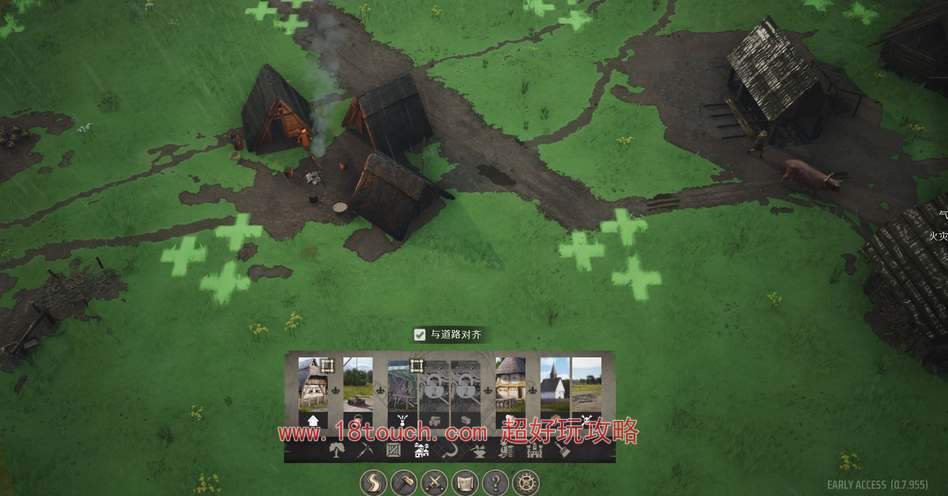Open the sickle farming category
This screenshot has width=948, height=496.
click(x=450, y=451)
